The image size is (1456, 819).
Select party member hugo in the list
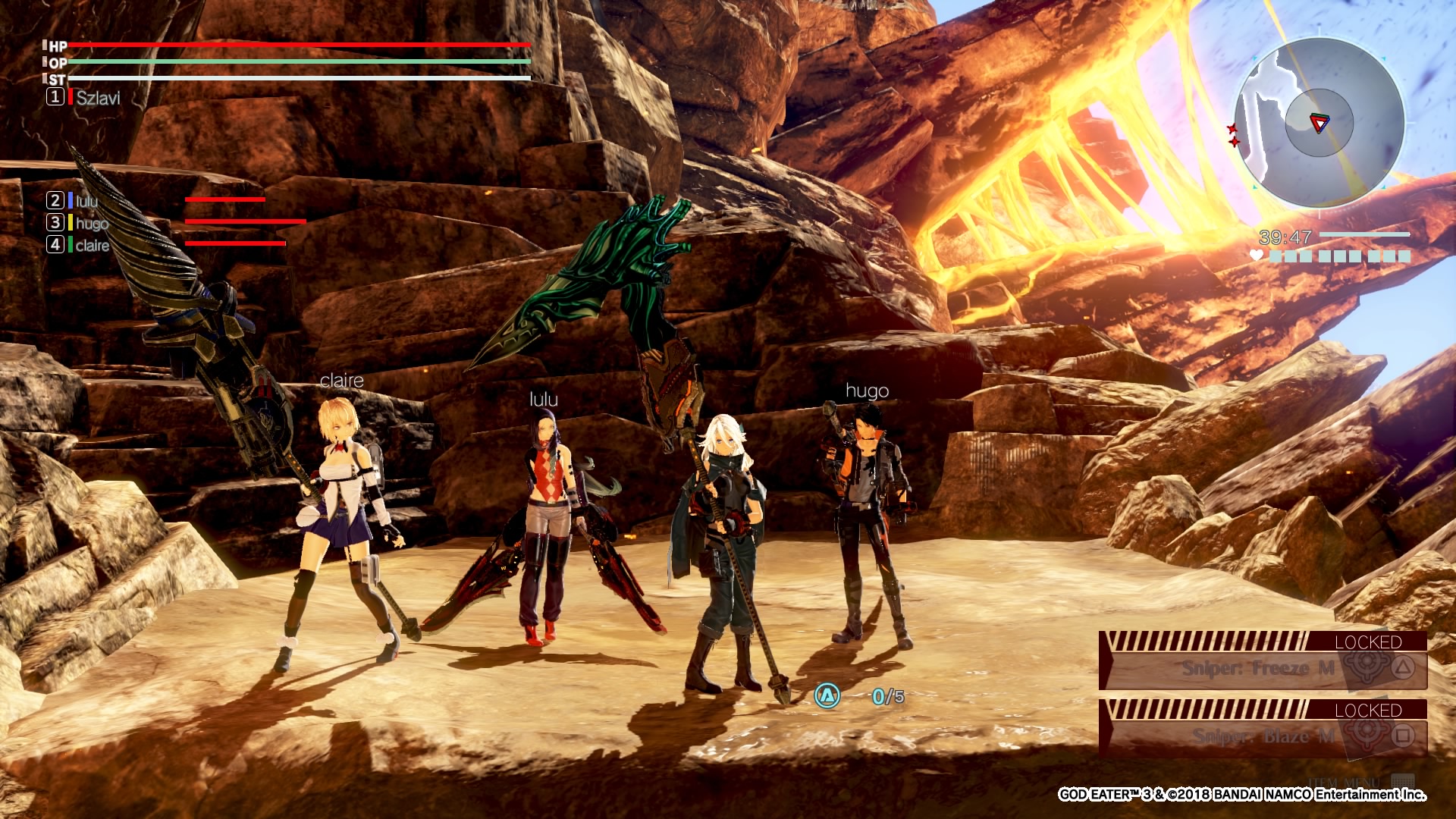[x=91, y=223]
